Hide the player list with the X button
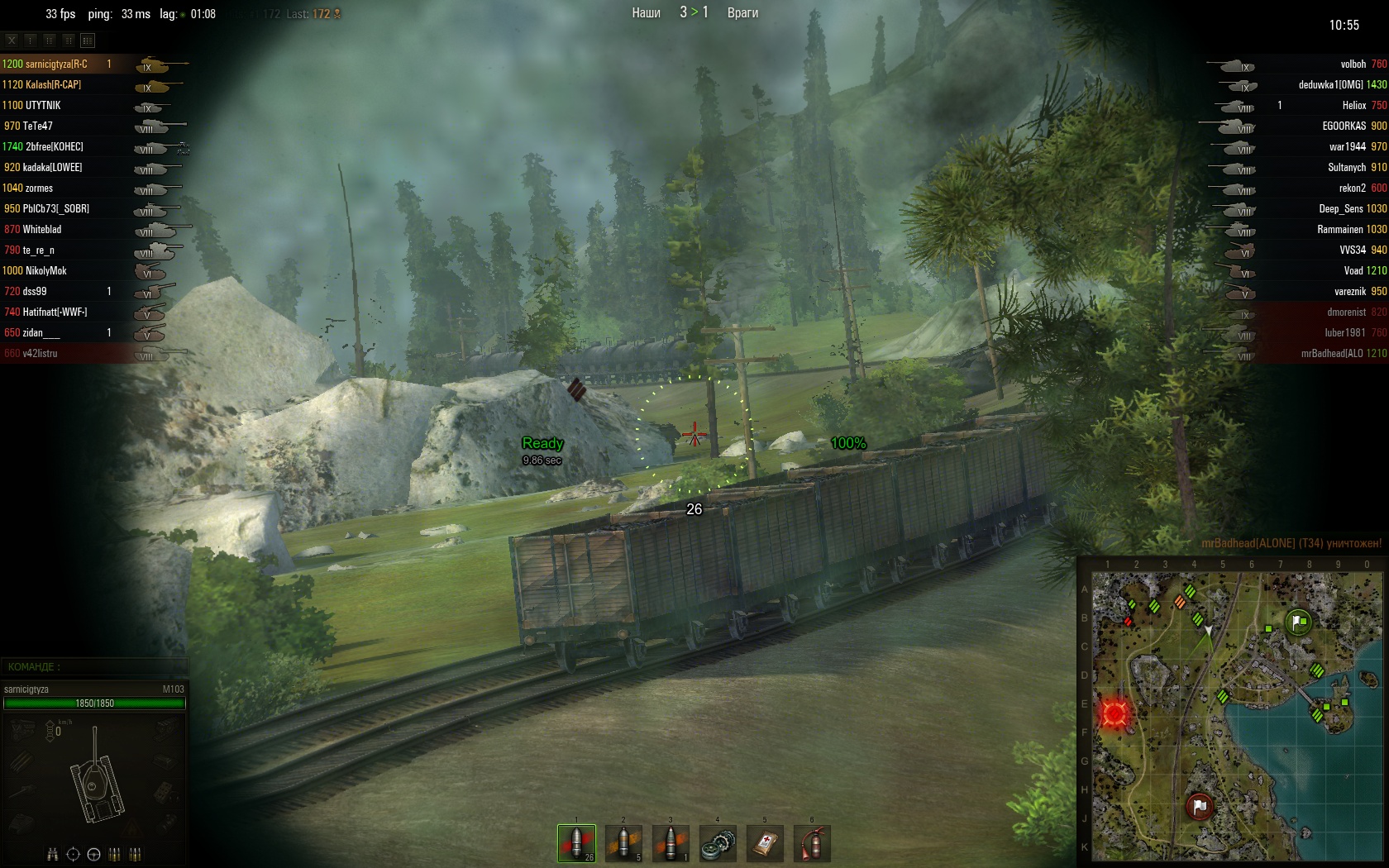1389x868 pixels. point(12,40)
